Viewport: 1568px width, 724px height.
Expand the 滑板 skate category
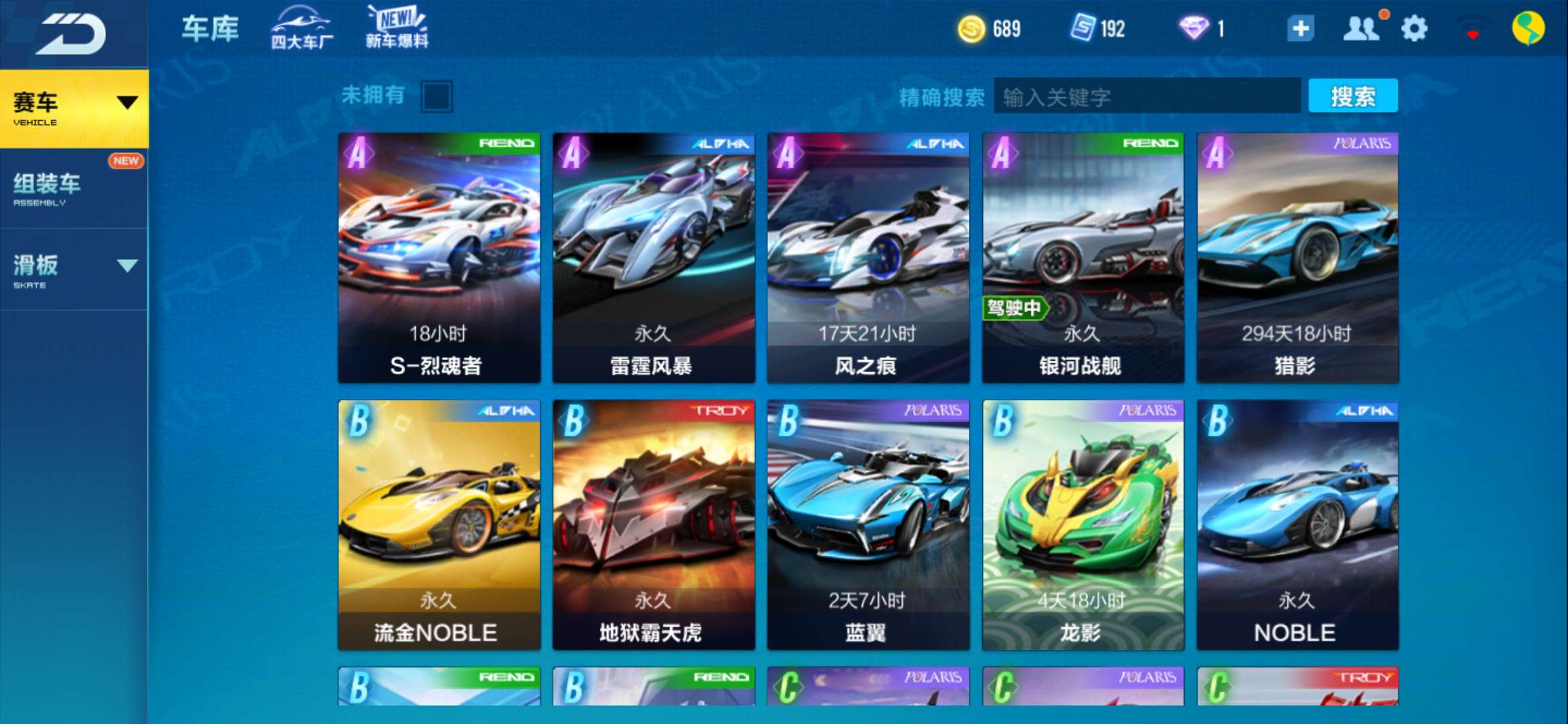pyautogui.click(x=74, y=269)
